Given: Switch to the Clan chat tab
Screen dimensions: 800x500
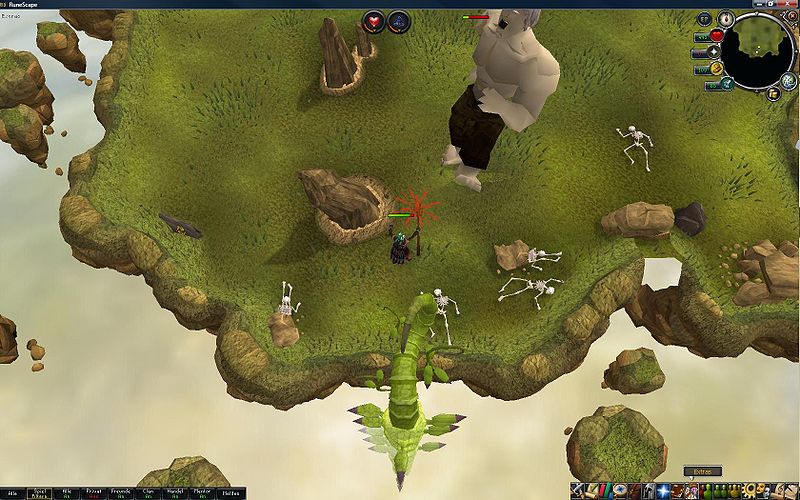Looking at the screenshot, I should click(x=147, y=493).
